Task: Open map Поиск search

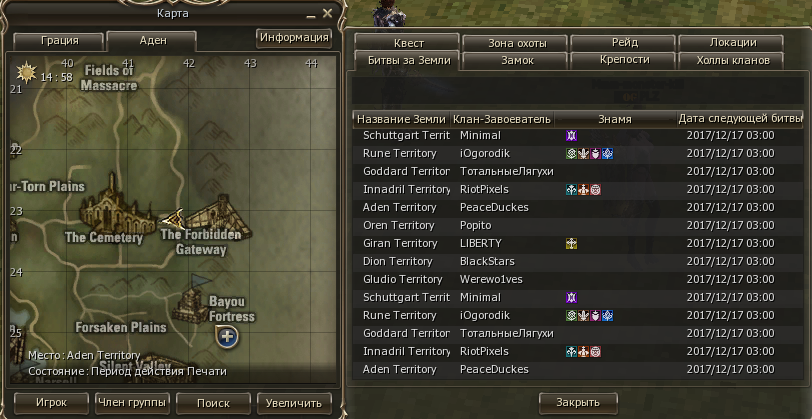Action: point(213,402)
